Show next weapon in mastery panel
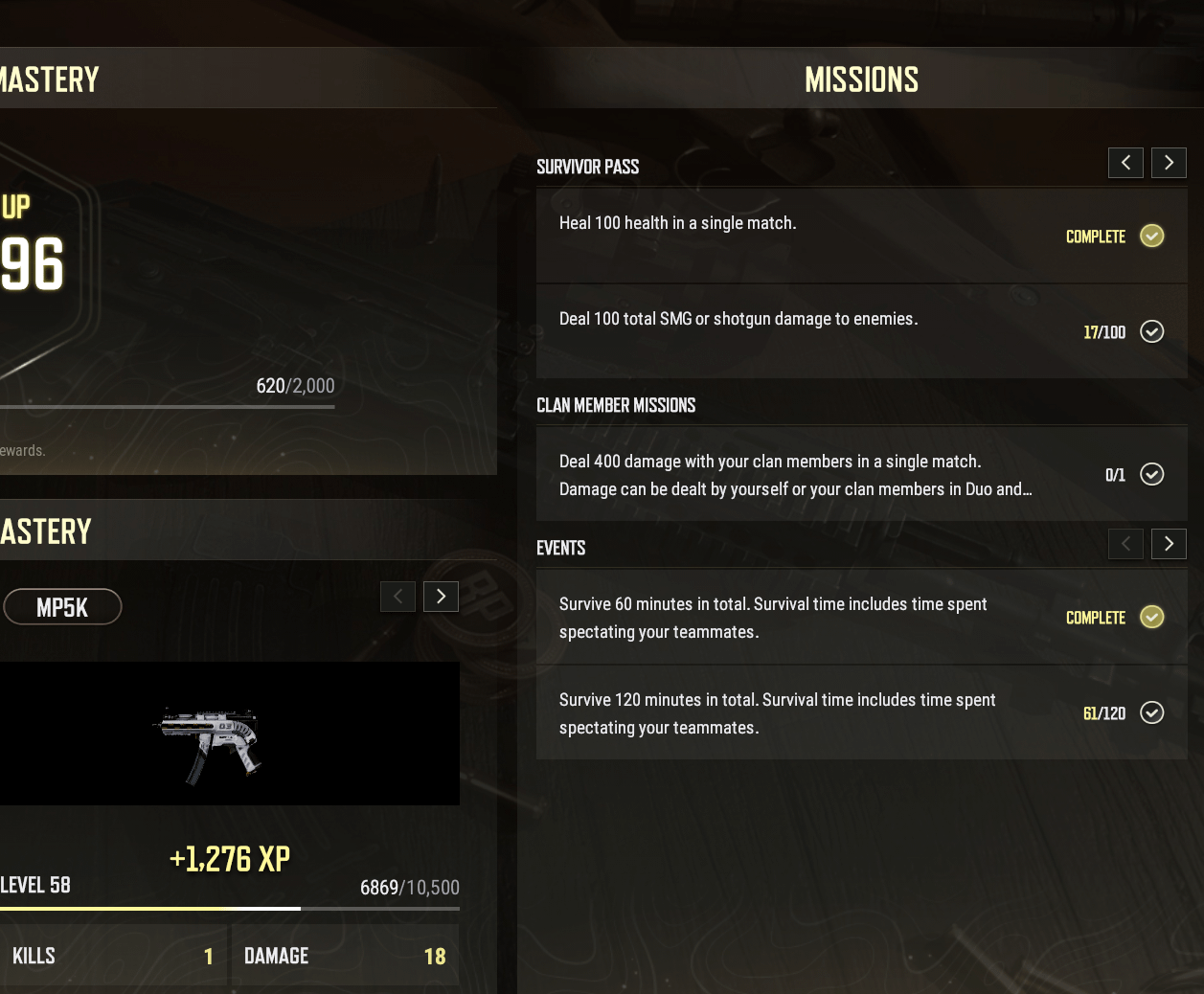 pyautogui.click(x=441, y=597)
